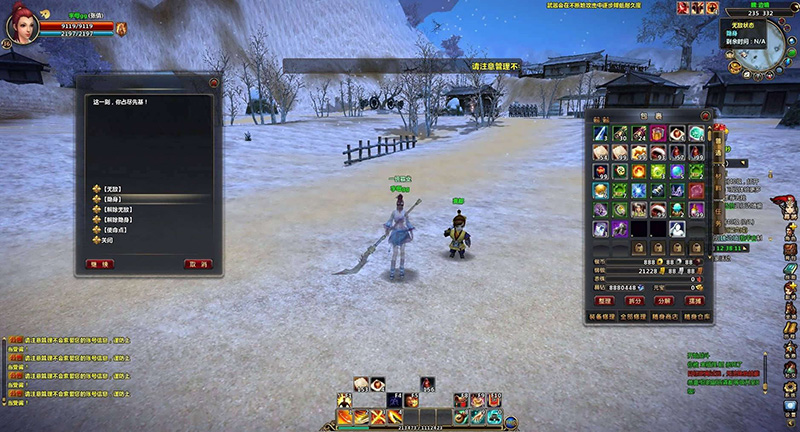Select the 【使命点】 dialogue option
The height and width of the screenshot is (432, 800).
[113, 230]
